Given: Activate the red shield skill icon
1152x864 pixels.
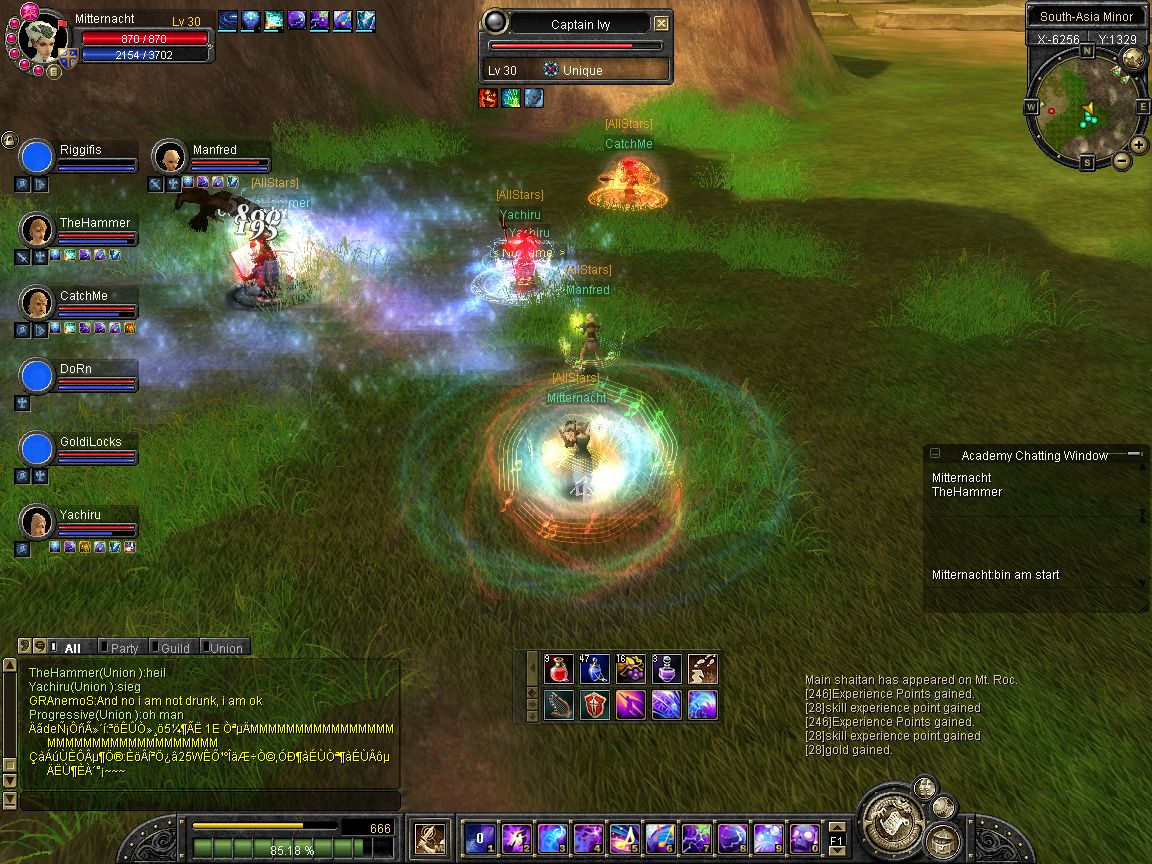Looking at the screenshot, I should point(596,704).
